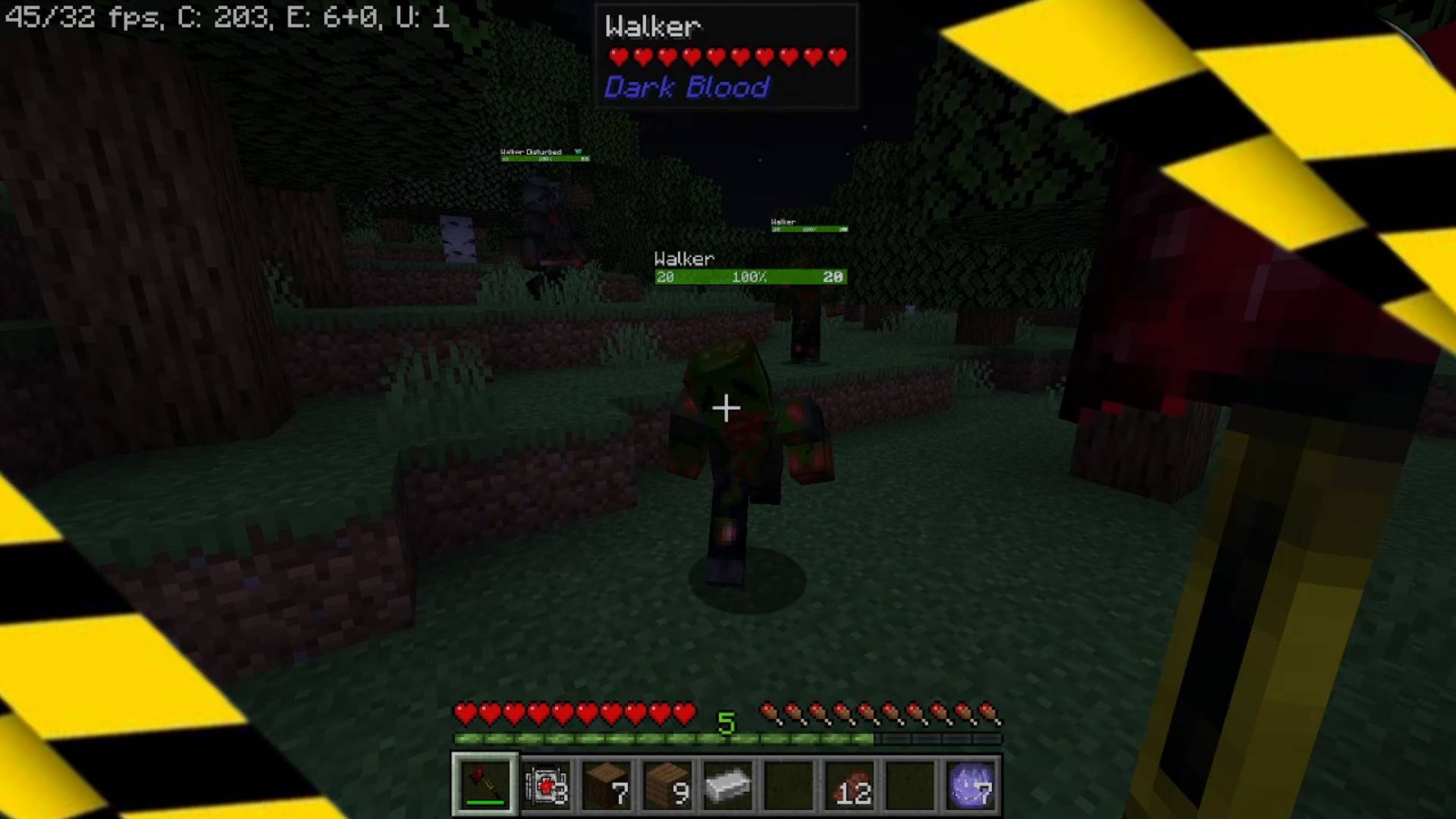The width and height of the screenshot is (1456, 819).
Task: Select the red axe in hotbar slot one
Action: [x=485, y=783]
